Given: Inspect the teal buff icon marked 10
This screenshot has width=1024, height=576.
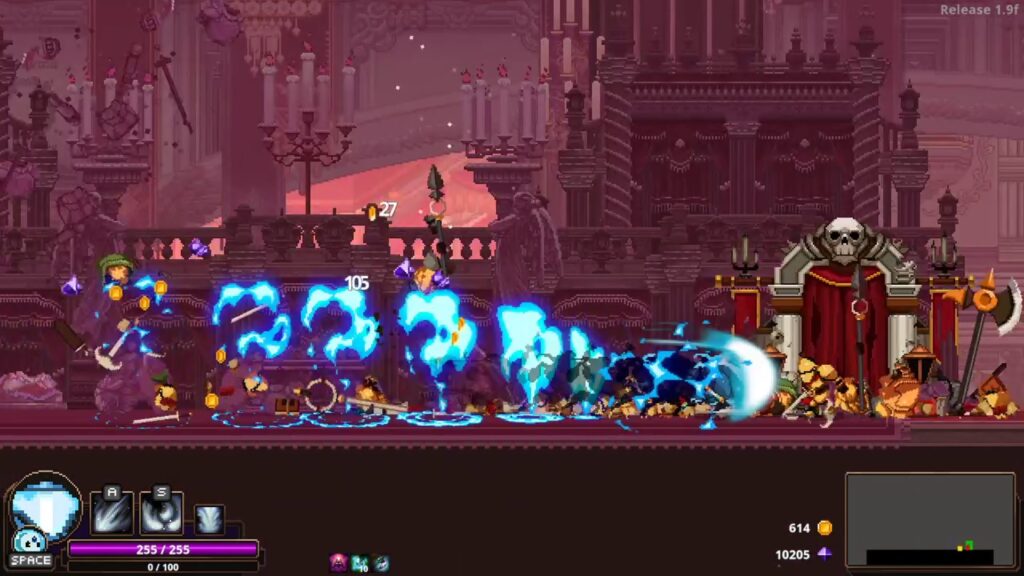Looking at the screenshot, I should 360,563.
